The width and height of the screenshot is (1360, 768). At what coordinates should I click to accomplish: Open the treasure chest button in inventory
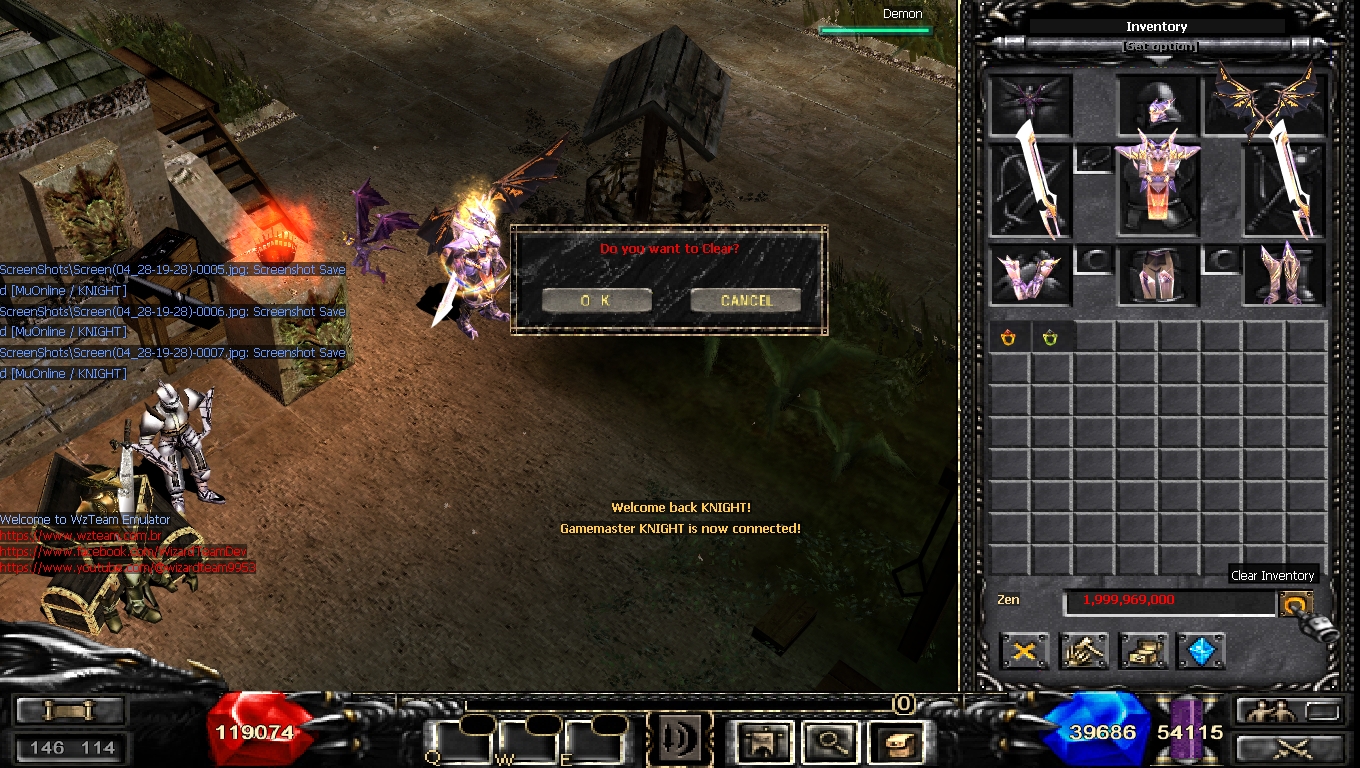tap(1143, 651)
